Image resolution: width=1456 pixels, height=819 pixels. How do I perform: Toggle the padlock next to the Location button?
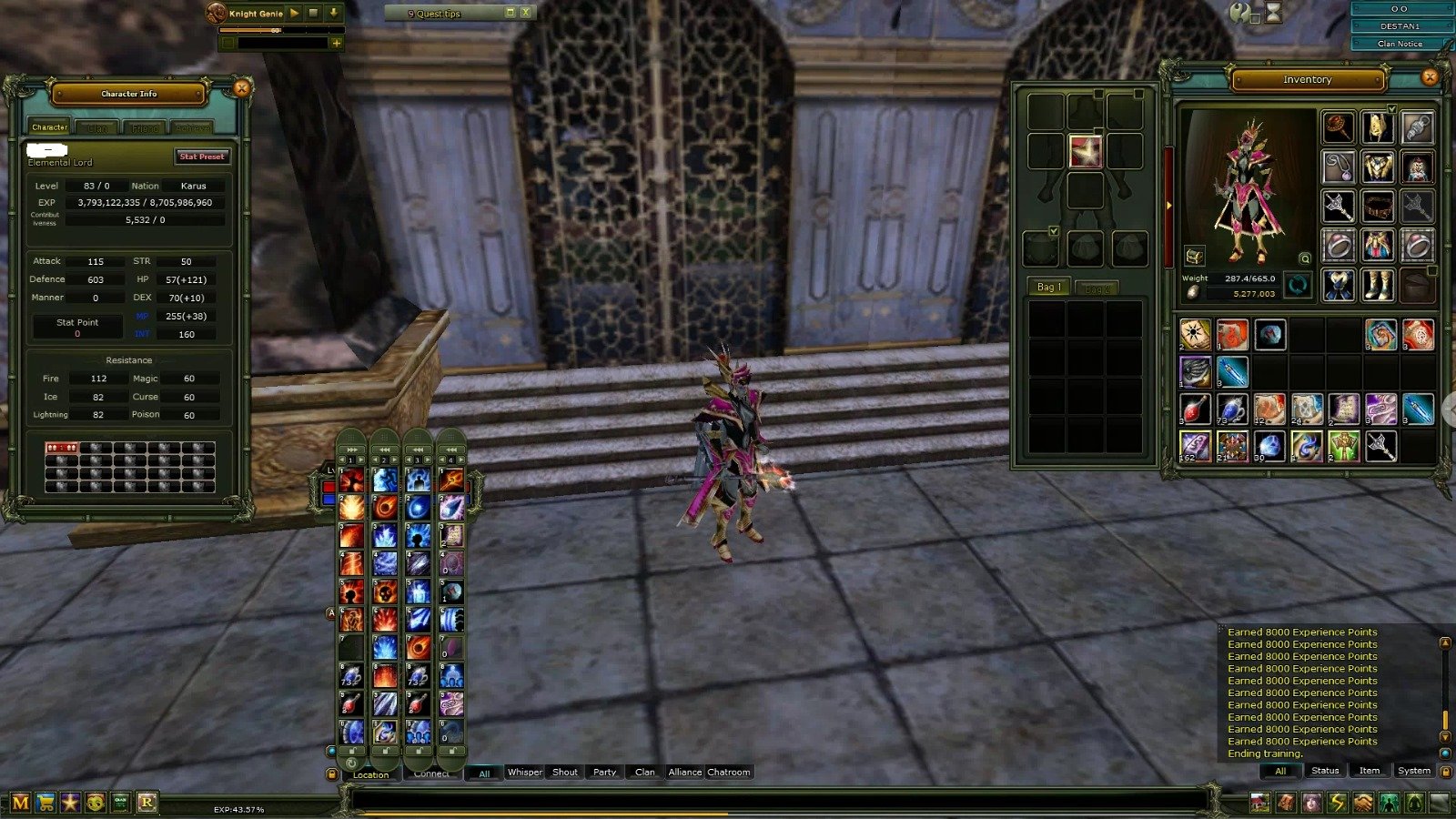333,773
